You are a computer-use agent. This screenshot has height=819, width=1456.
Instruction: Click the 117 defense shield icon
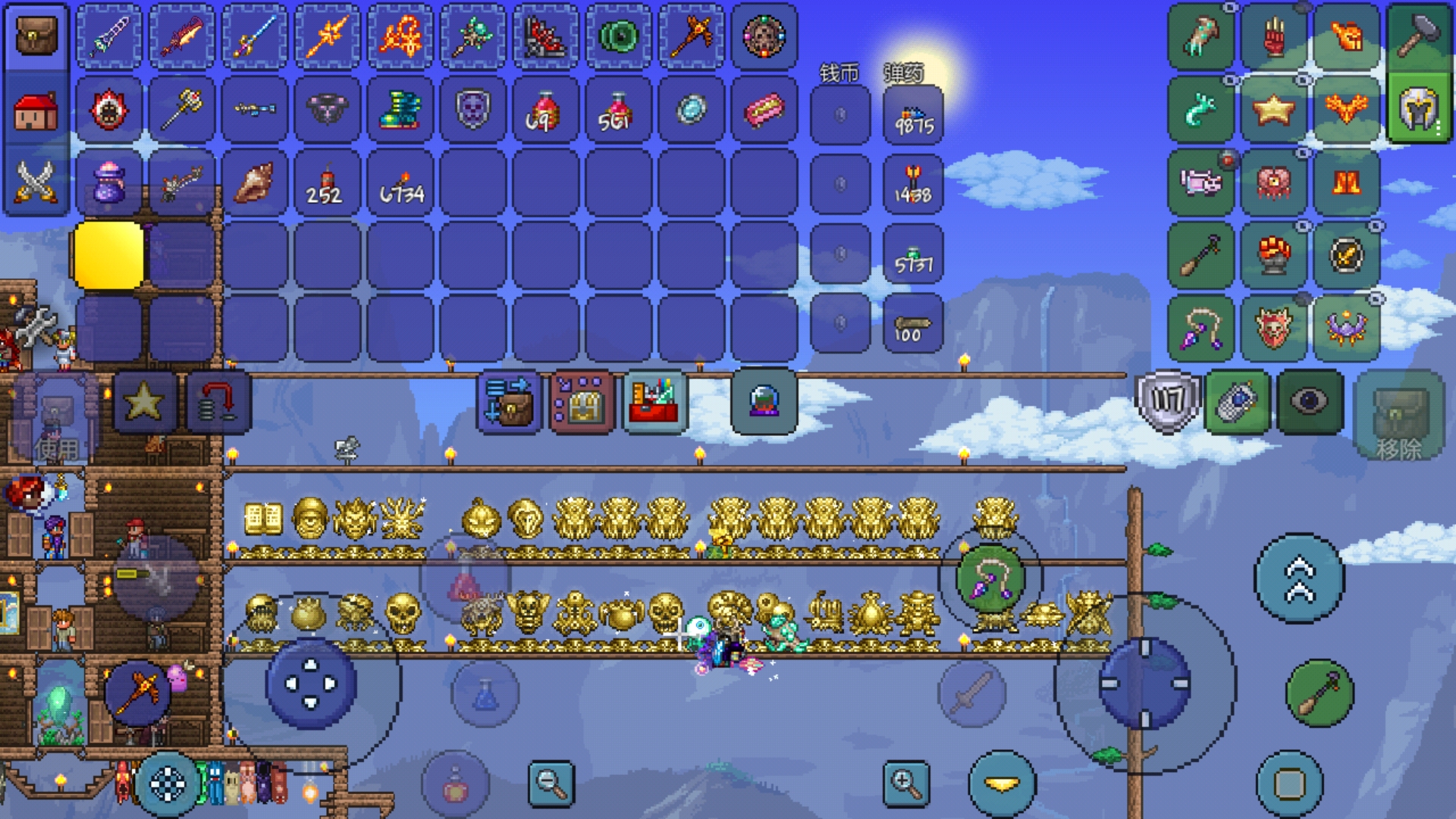pos(1168,402)
